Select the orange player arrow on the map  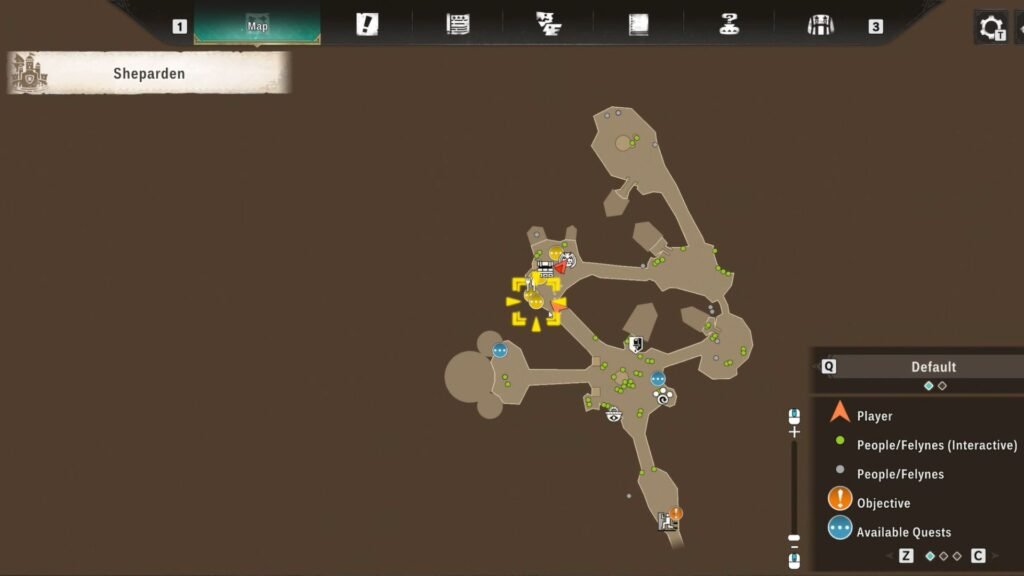(x=557, y=306)
